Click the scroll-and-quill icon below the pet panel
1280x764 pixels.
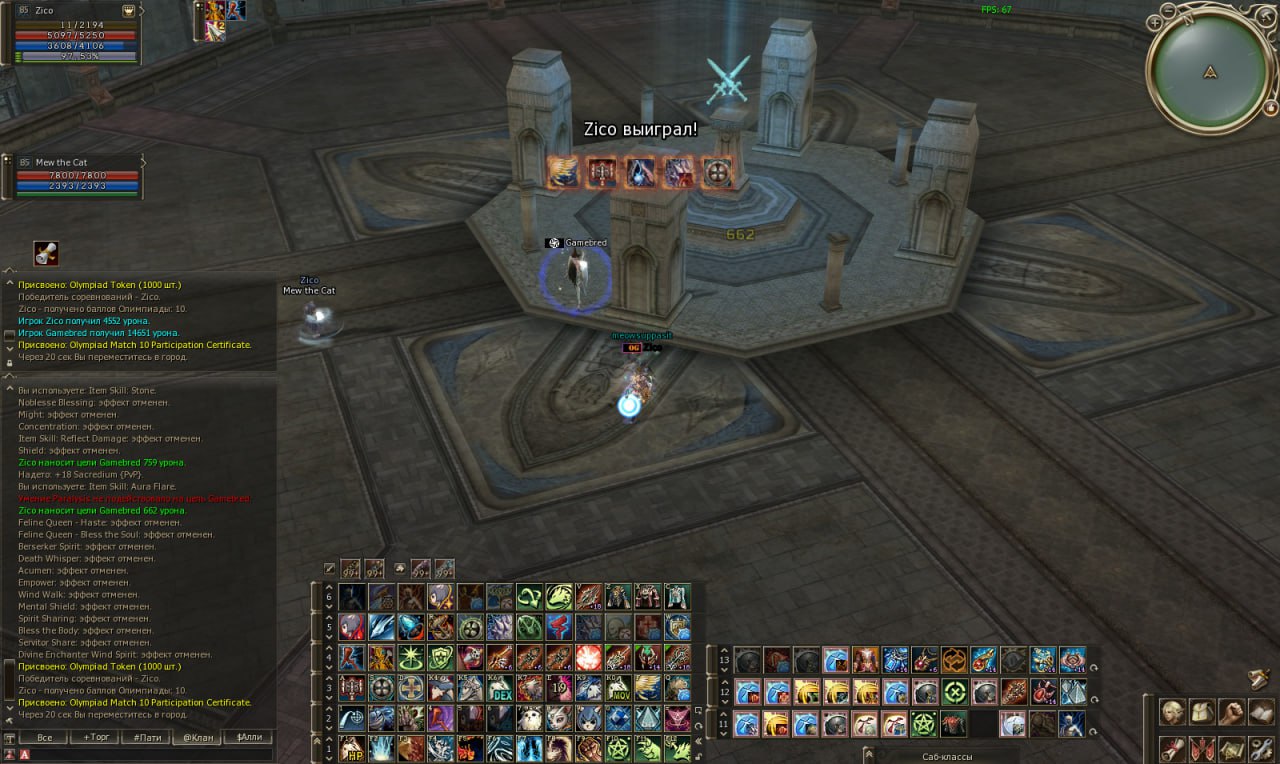coord(45,253)
